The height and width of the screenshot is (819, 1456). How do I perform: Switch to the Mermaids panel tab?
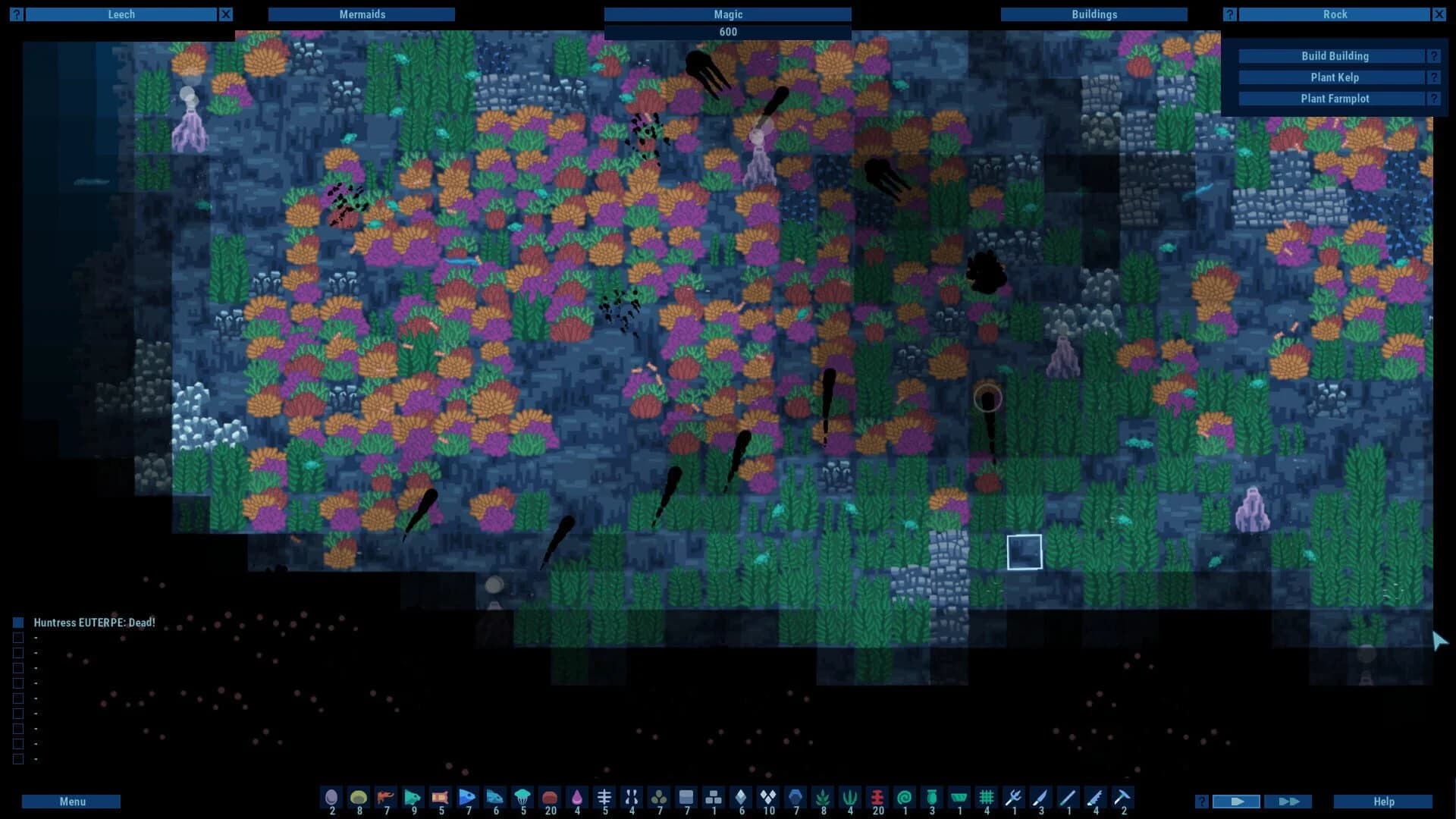coord(362,14)
